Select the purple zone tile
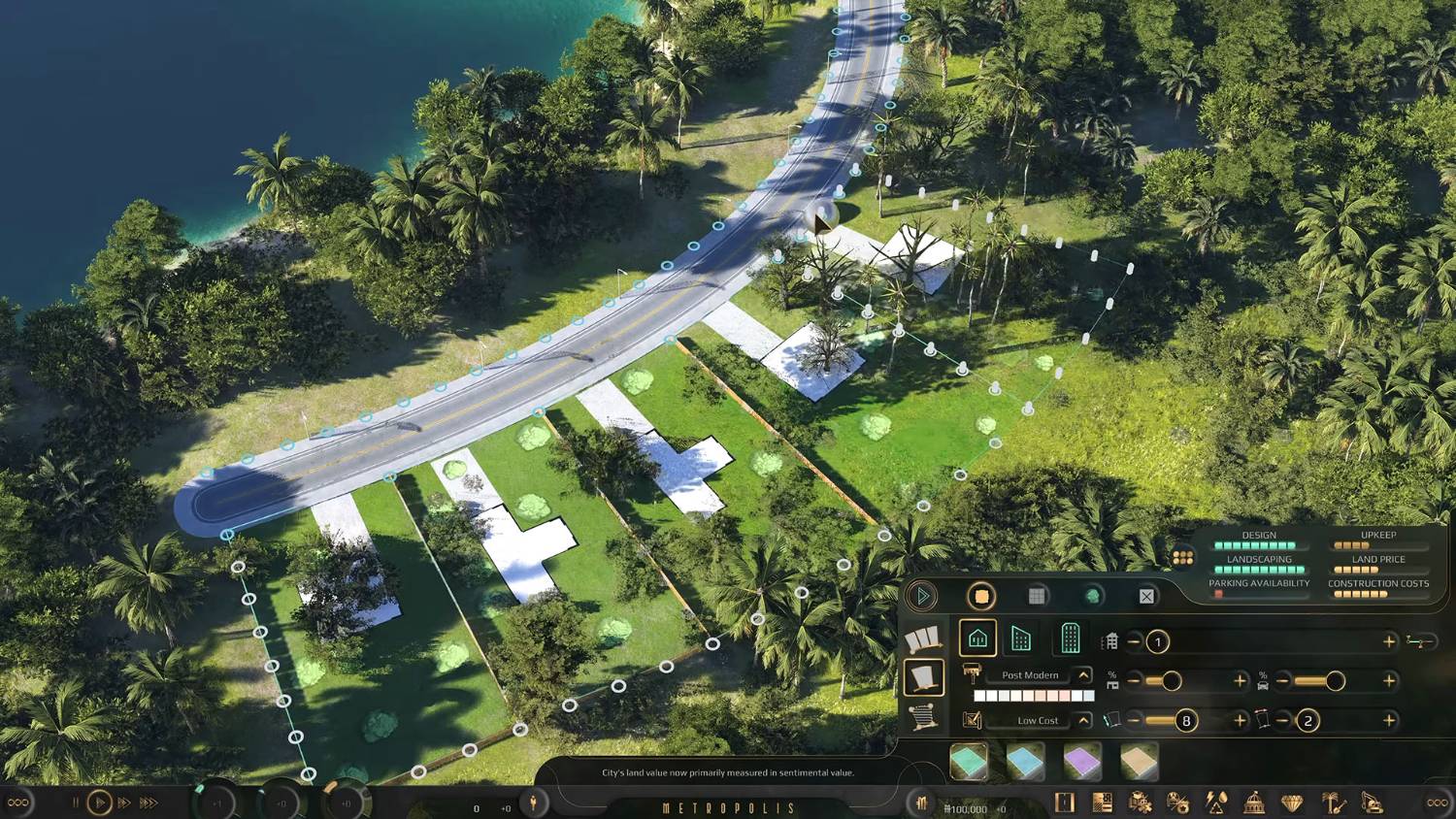1456x819 pixels. (x=1082, y=762)
